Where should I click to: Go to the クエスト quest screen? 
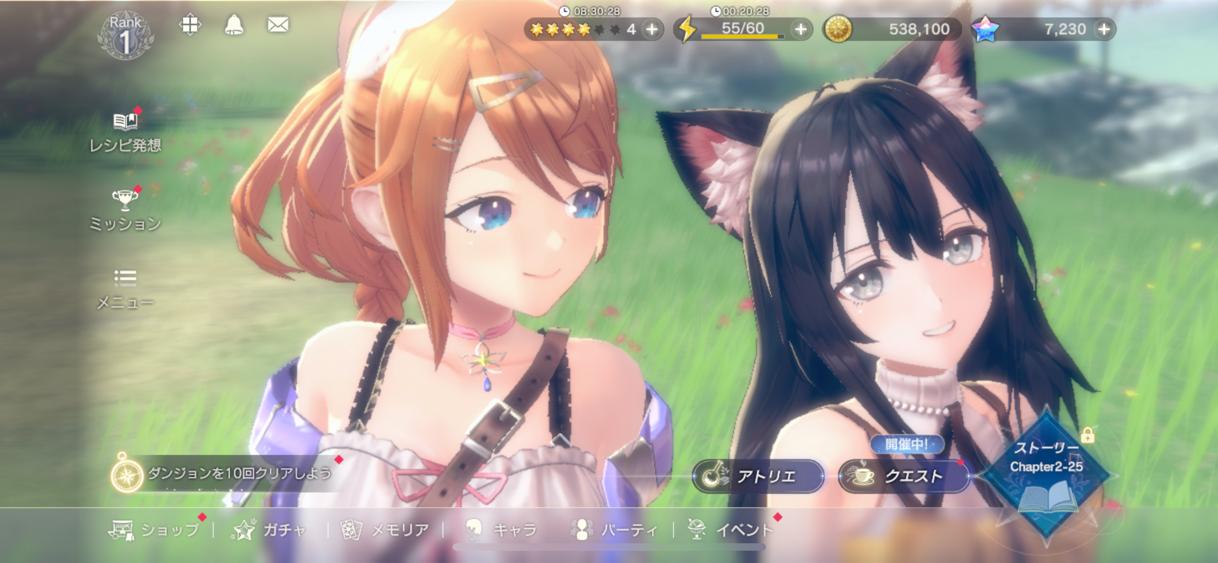tap(904, 476)
